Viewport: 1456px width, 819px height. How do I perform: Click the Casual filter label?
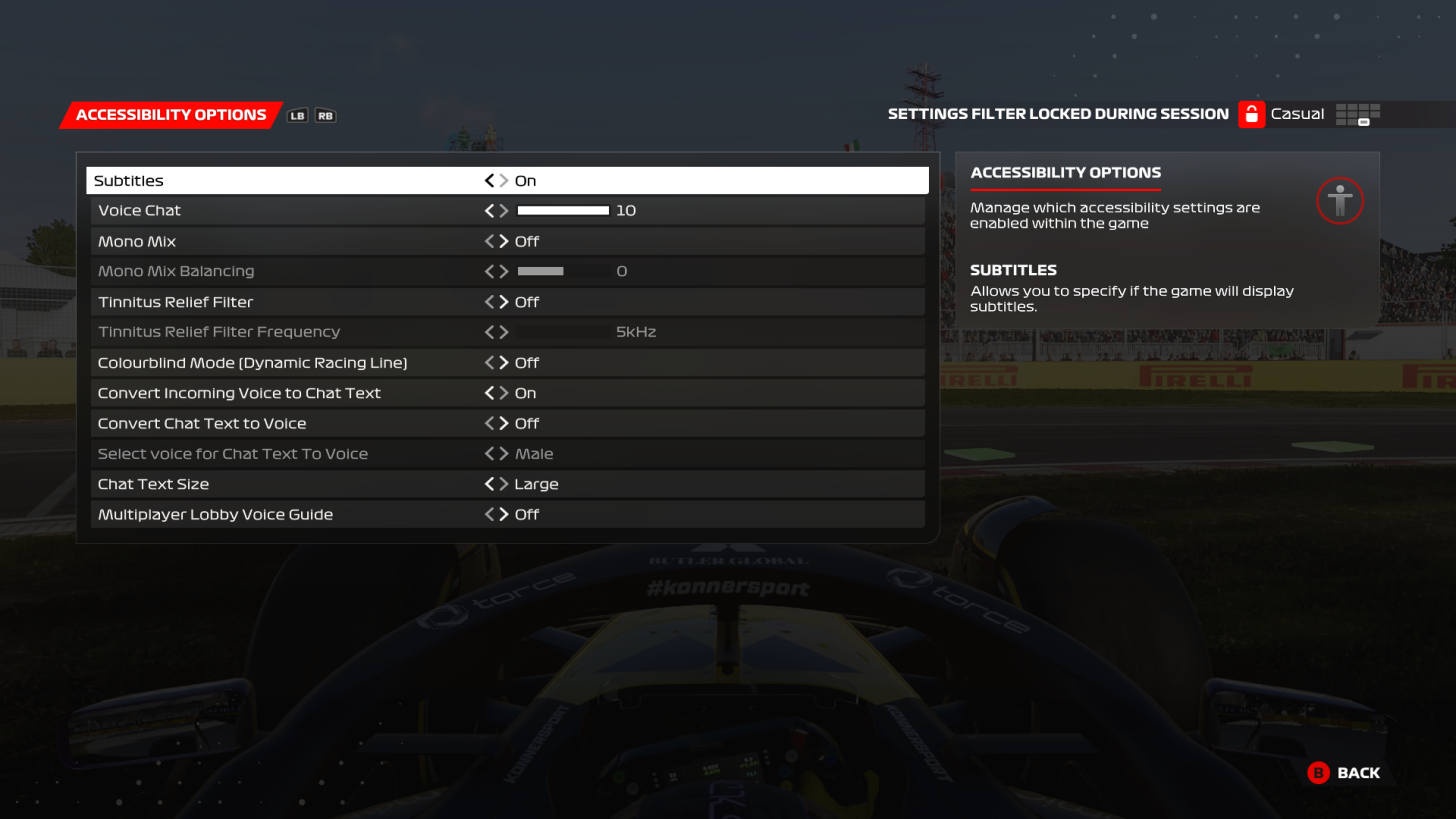[1297, 114]
